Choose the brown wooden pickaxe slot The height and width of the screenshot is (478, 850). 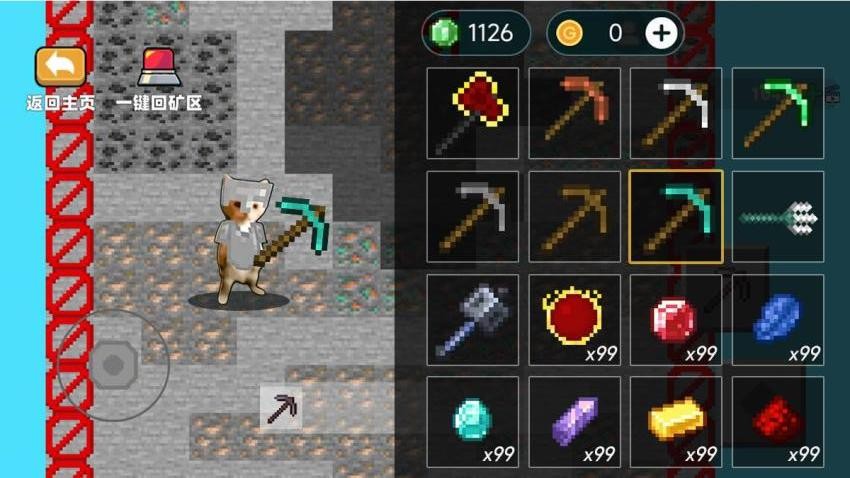575,217
